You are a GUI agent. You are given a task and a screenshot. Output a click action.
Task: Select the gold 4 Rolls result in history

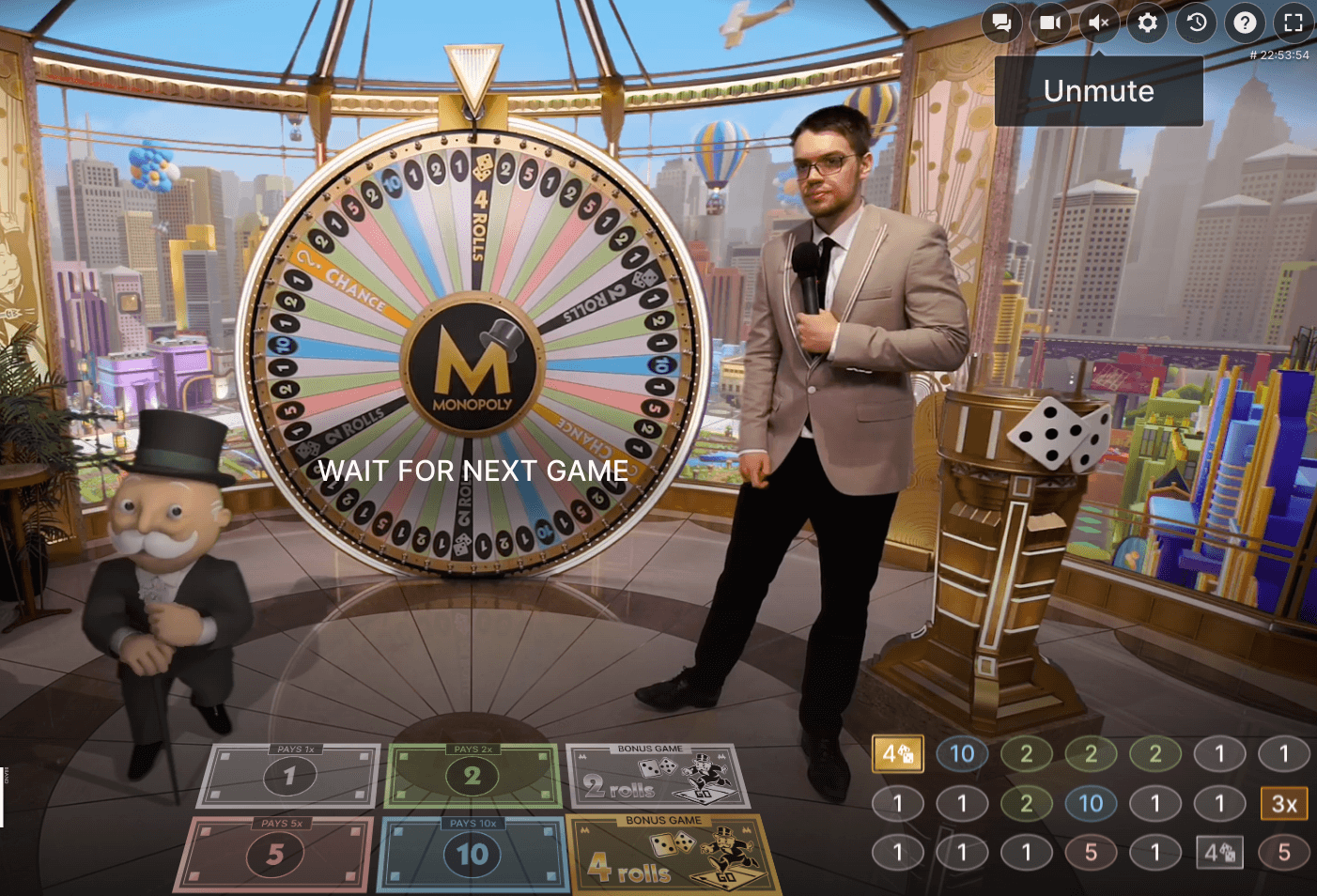(x=897, y=752)
